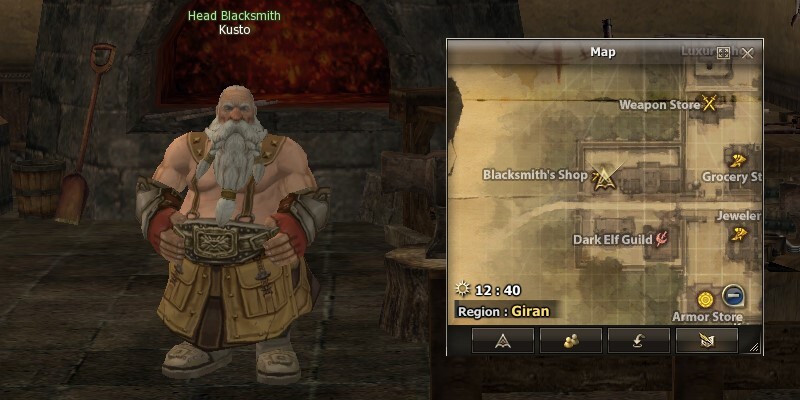Click the arrowhead location button on map toolbar
800x400 pixels.
502,341
